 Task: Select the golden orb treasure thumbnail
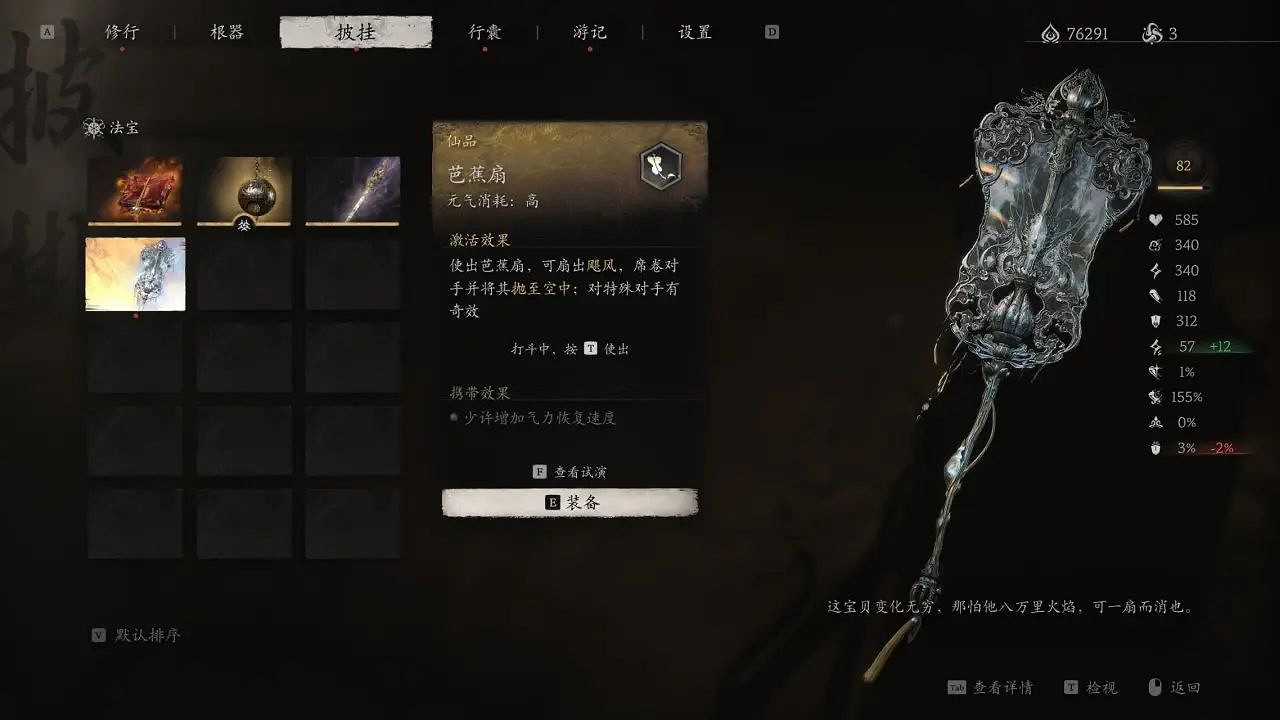point(243,189)
